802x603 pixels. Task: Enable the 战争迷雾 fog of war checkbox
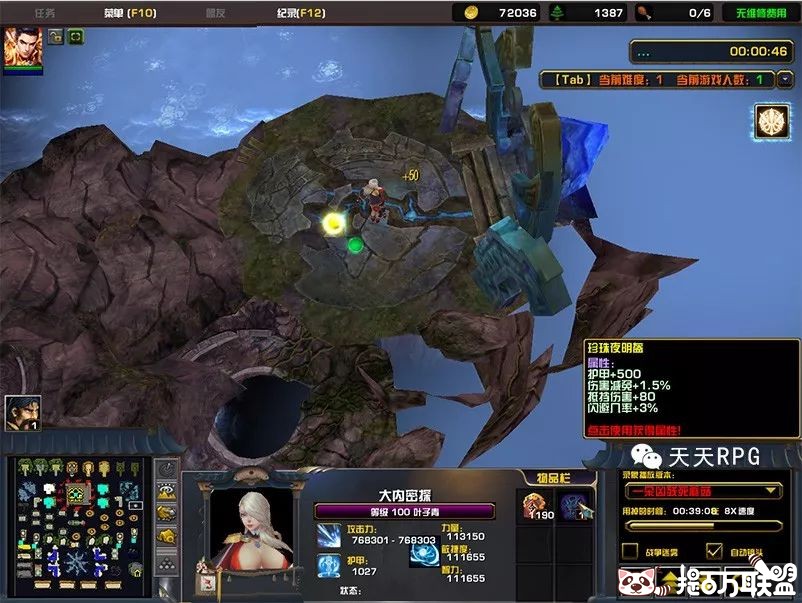click(x=630, y=550)
